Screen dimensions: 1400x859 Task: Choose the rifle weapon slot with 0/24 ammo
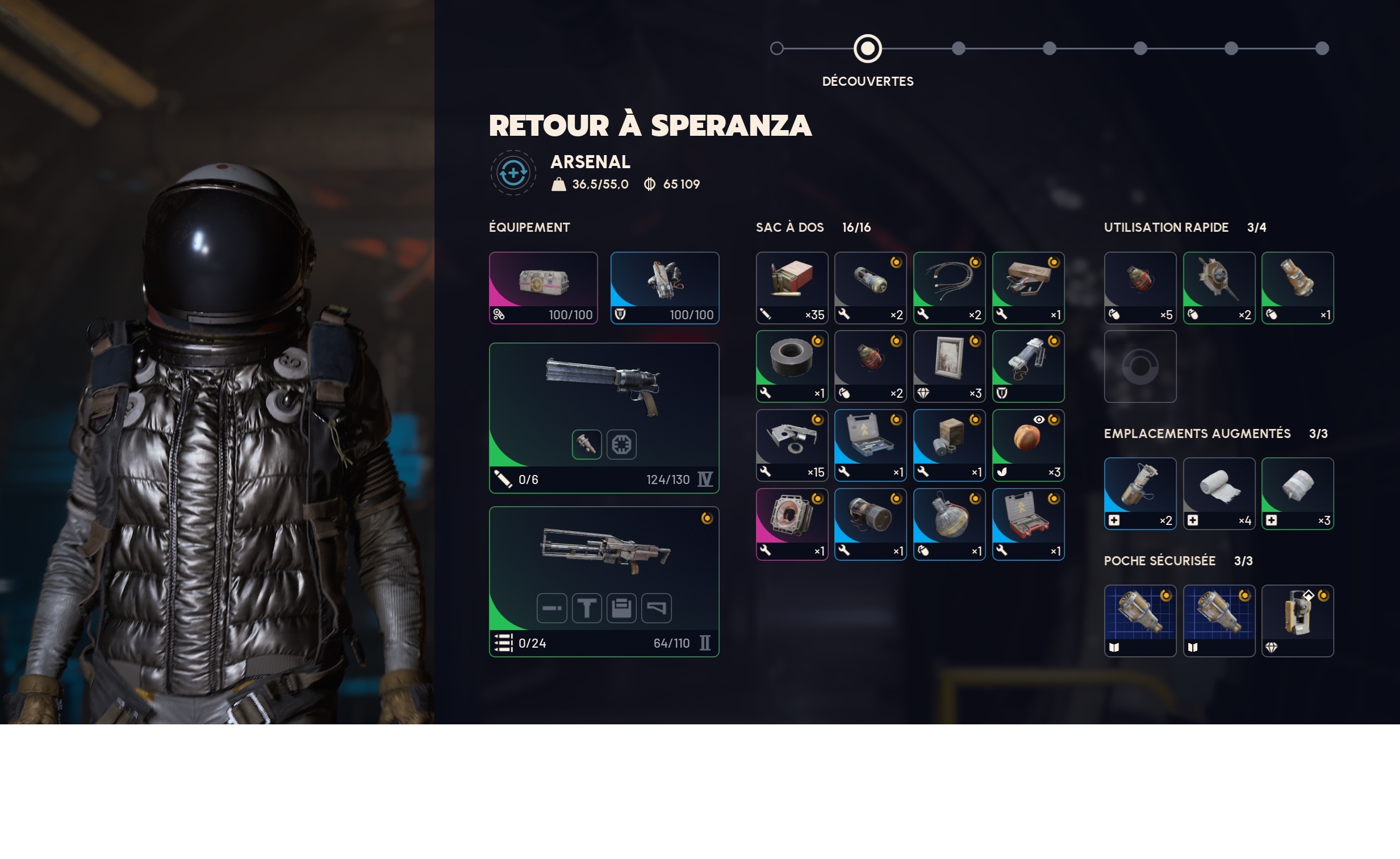click(603, 581)
